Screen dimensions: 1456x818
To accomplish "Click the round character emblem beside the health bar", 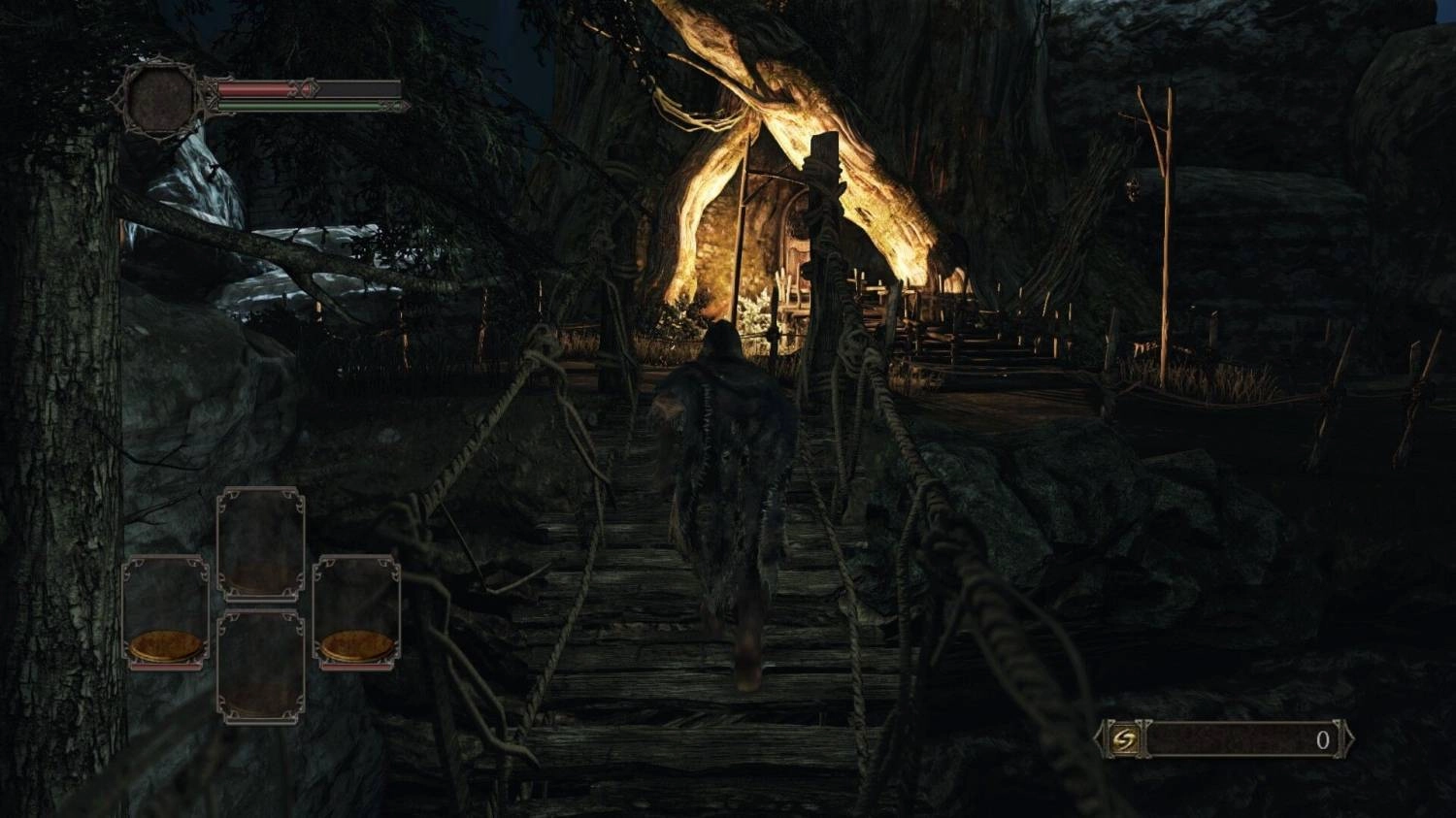I will 161,99.
